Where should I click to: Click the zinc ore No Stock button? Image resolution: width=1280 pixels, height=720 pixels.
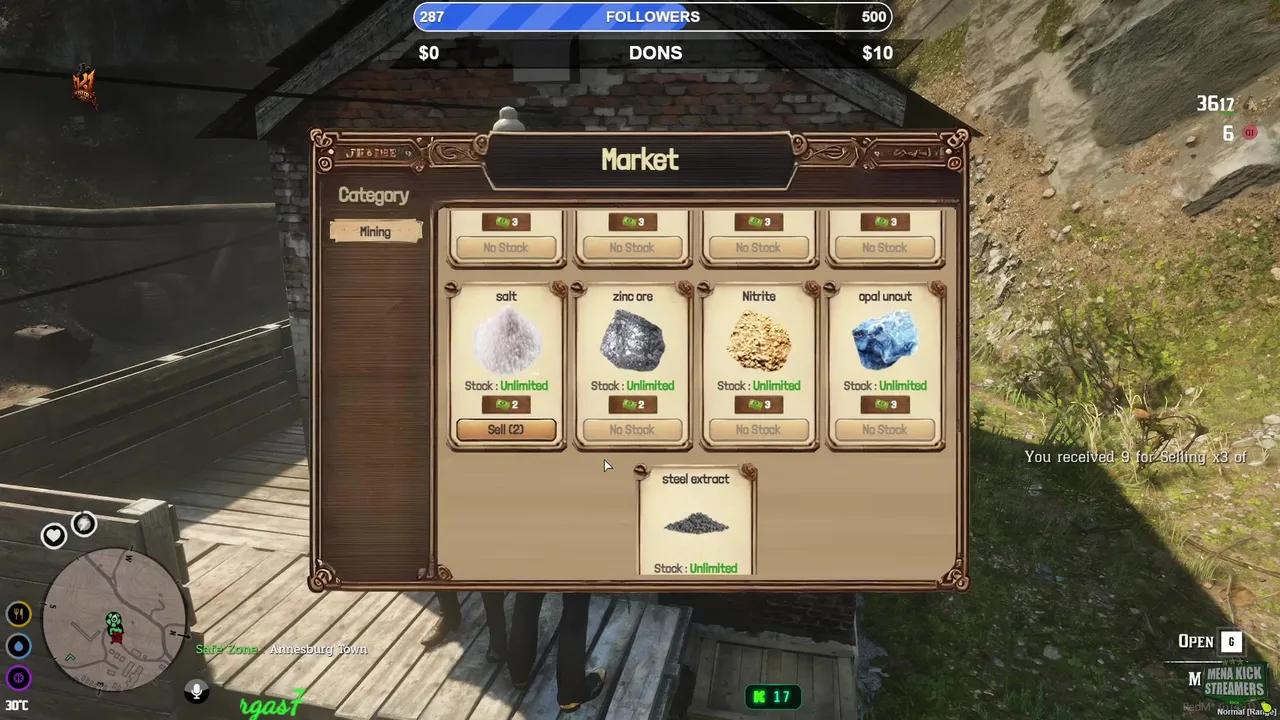coord(632,430)
